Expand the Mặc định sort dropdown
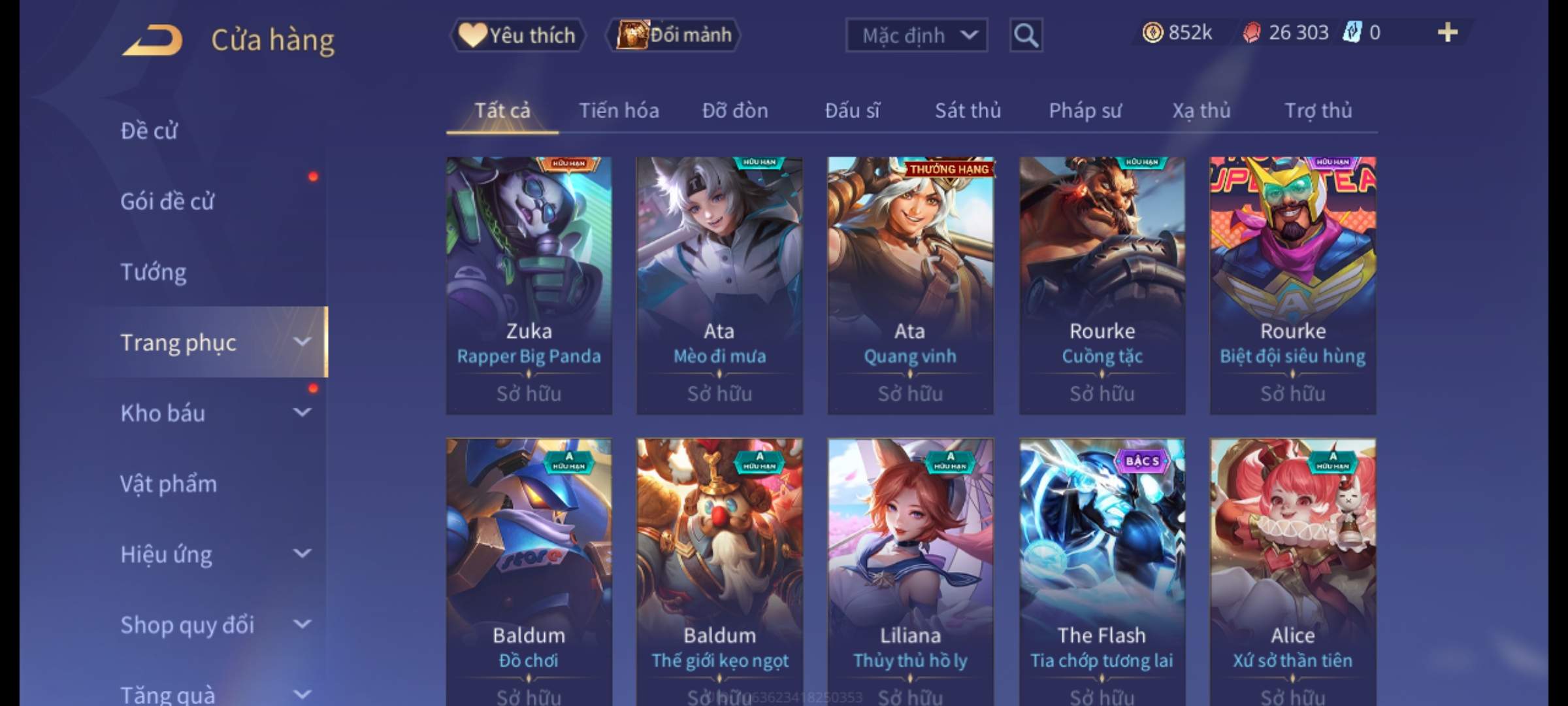Image resolution: width=1568 pixels, height=706 pixels. (916, 35)
